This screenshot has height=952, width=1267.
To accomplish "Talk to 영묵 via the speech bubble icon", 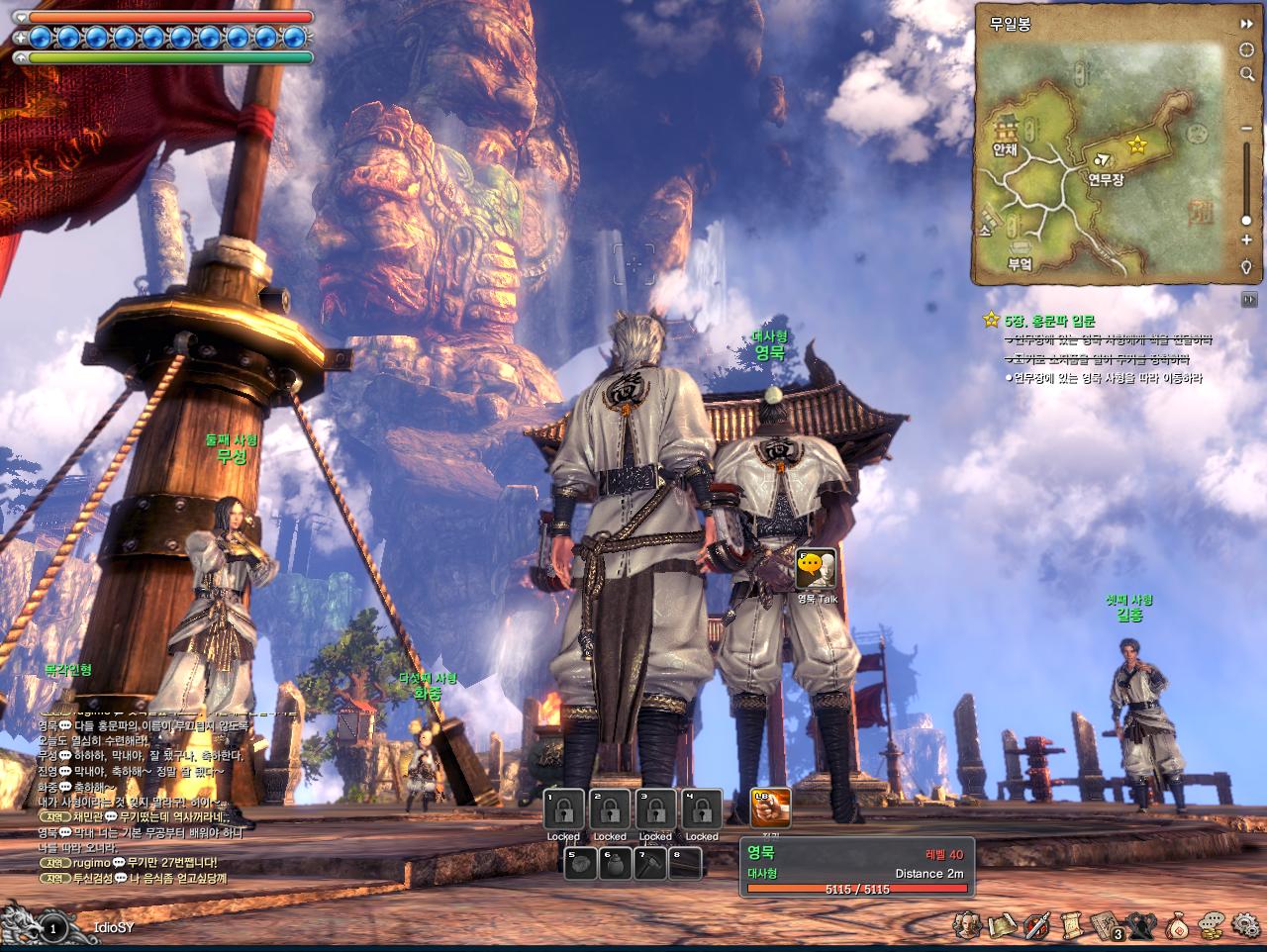I will 816,569.
